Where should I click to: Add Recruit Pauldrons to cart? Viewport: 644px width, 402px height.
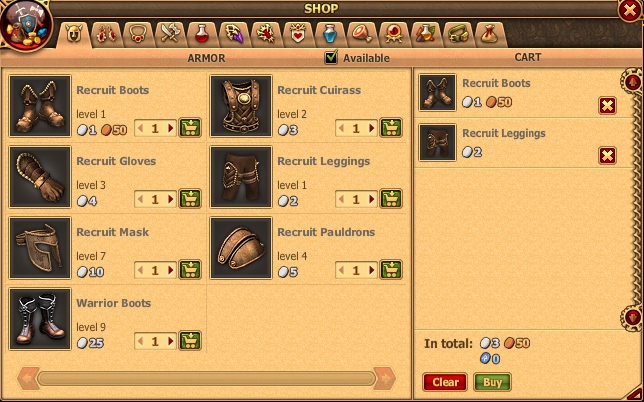pyautogui.click(x=391, y=270)
